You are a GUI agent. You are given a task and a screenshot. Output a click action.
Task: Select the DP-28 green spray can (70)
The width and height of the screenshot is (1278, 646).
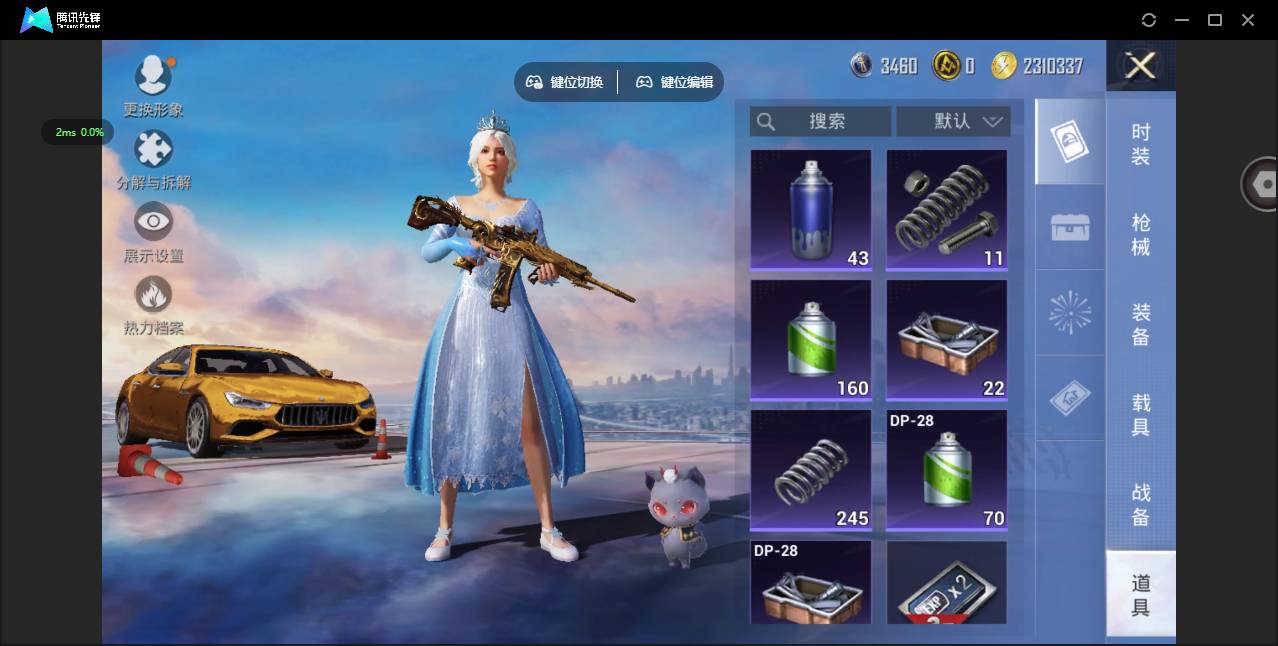point(946,470)
